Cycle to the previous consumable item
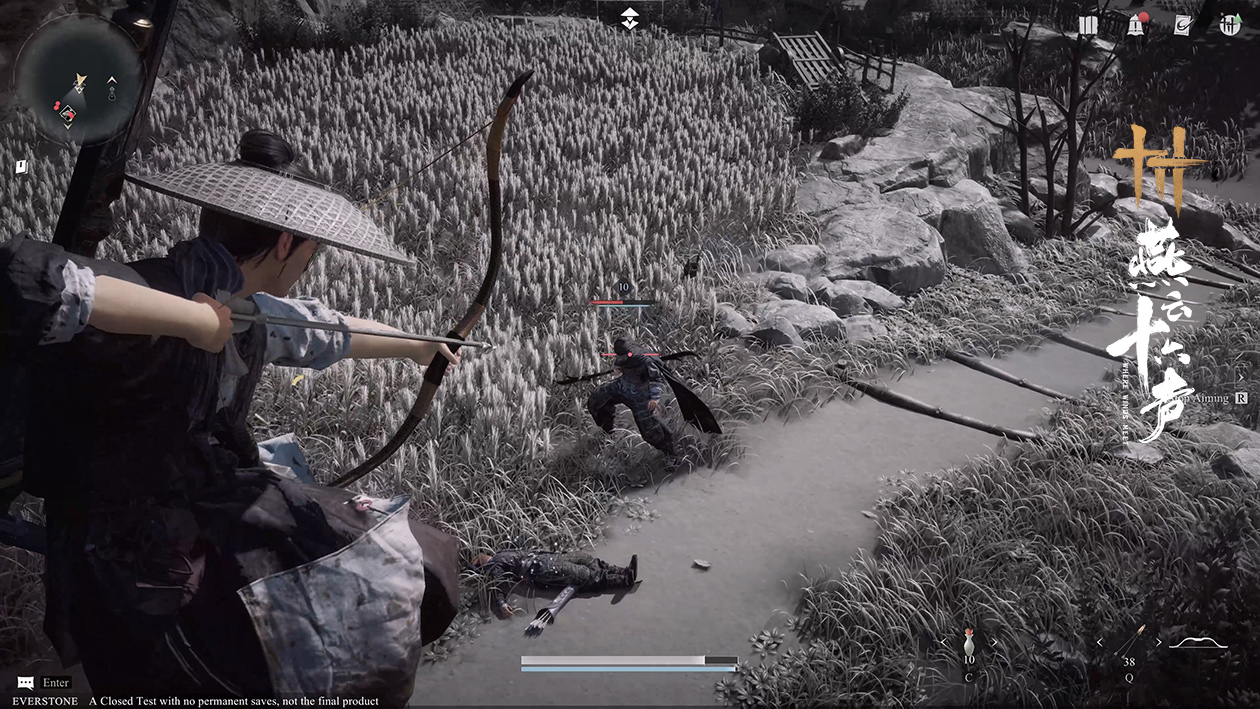Viewport: 1260px width, 709px height. [x=942, y=642]
